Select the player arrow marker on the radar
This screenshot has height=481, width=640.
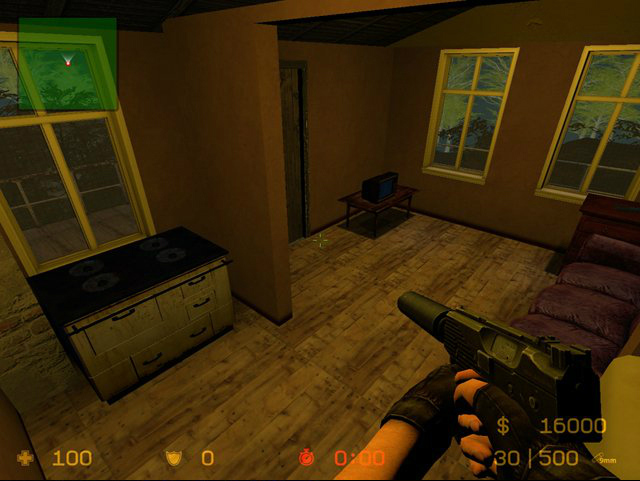tap(68, 62)
